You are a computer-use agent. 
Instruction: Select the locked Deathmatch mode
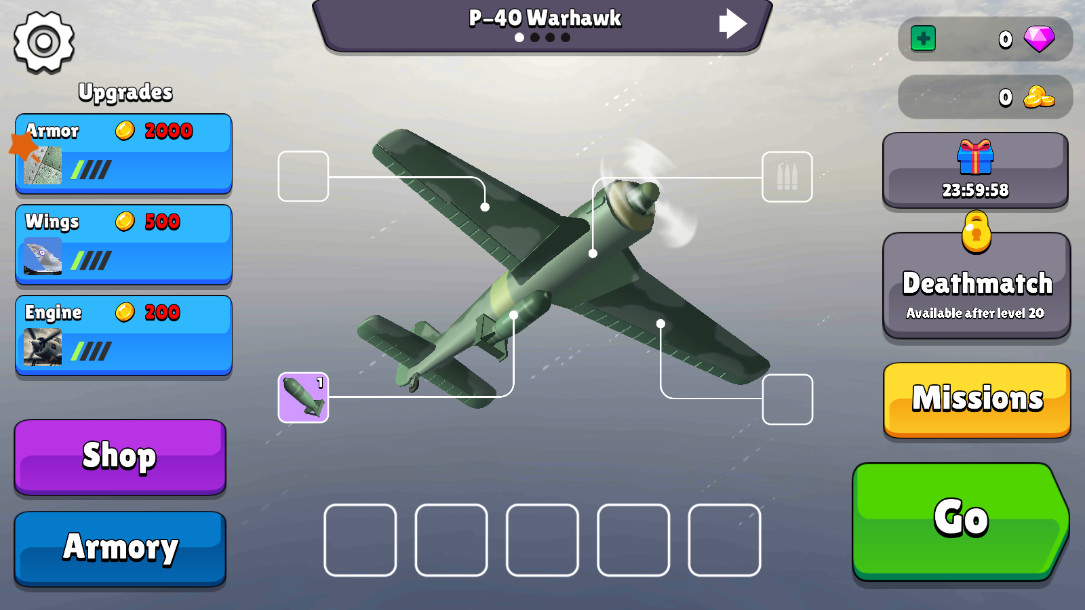(x=976, y=287)
